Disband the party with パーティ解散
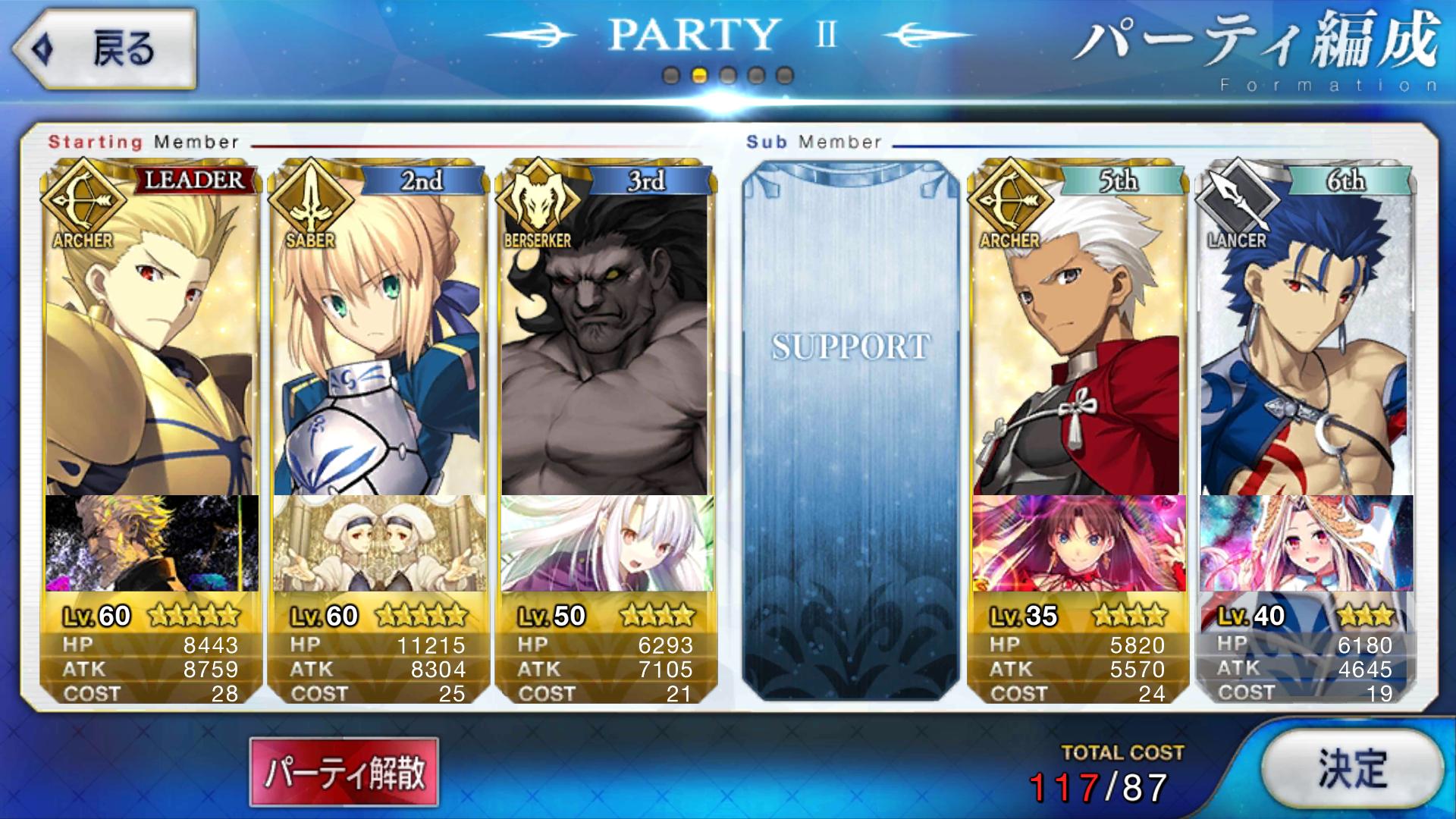This screenshot has height=819, width=1456. coord(344,772)
